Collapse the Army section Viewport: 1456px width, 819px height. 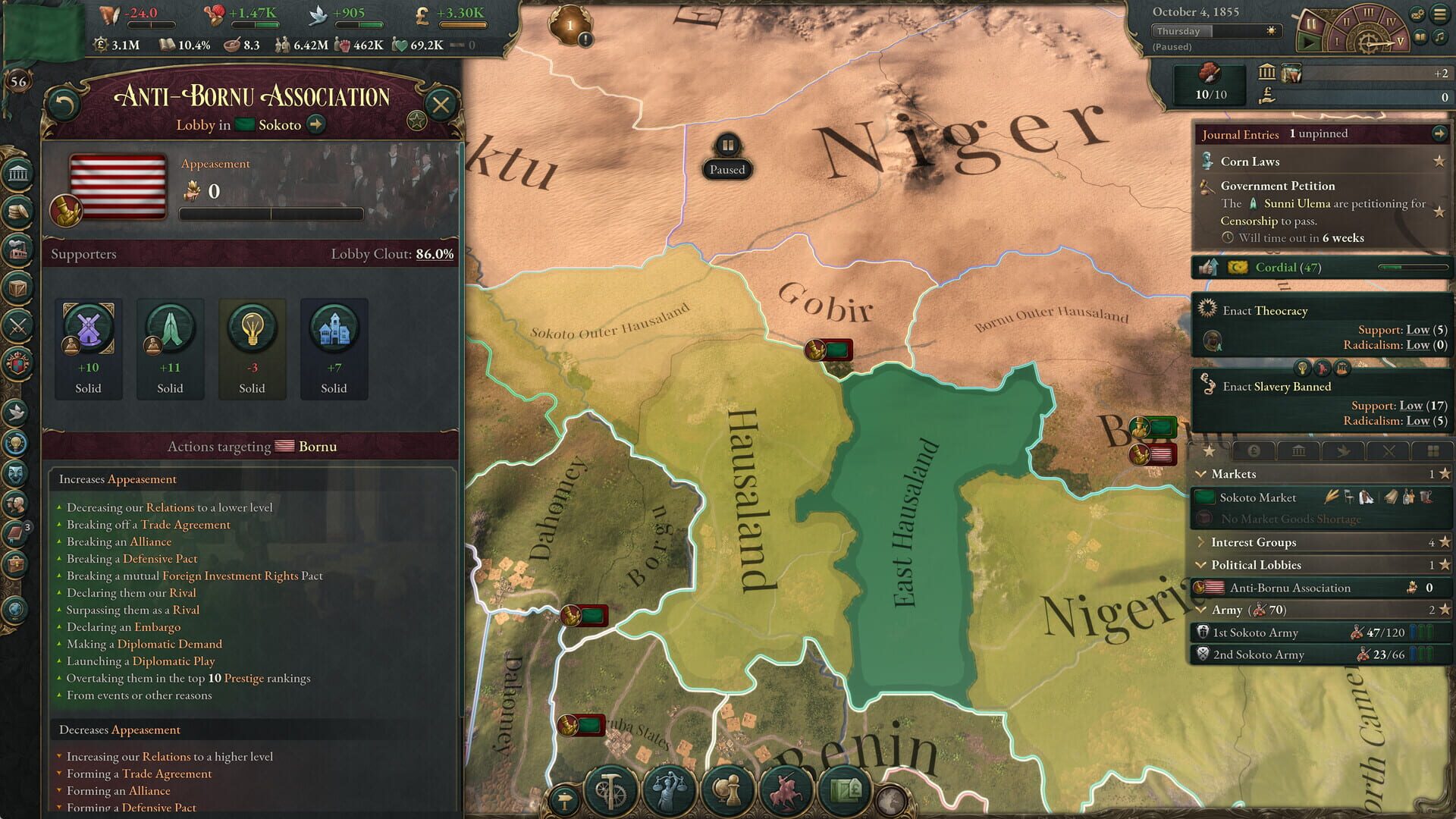pos(1199,610)
